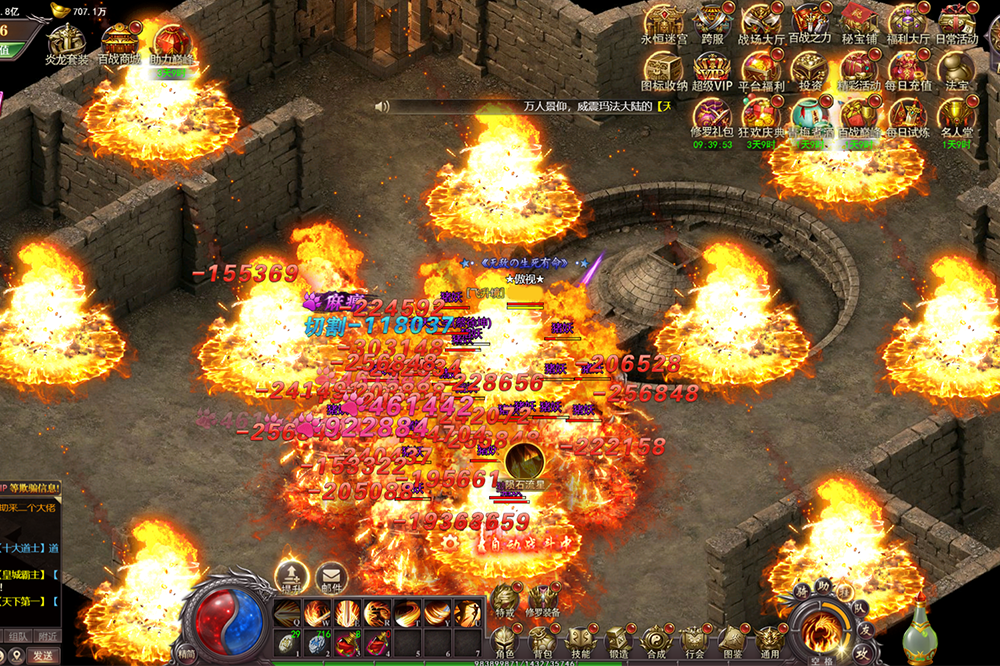Open the 锻造 forging menu

[618, 640]
